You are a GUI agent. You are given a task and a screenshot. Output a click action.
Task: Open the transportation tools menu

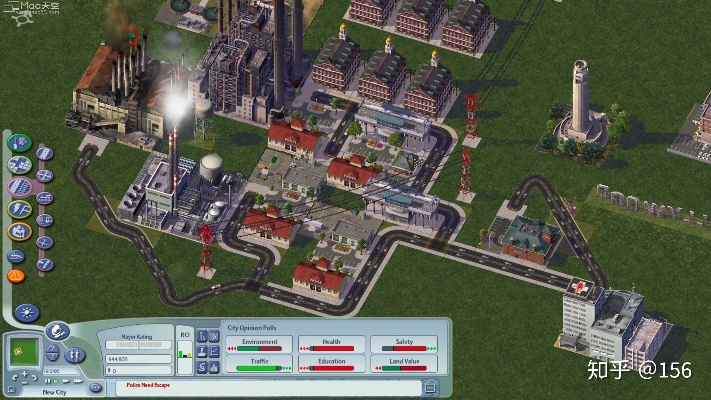tap(18, 187)
